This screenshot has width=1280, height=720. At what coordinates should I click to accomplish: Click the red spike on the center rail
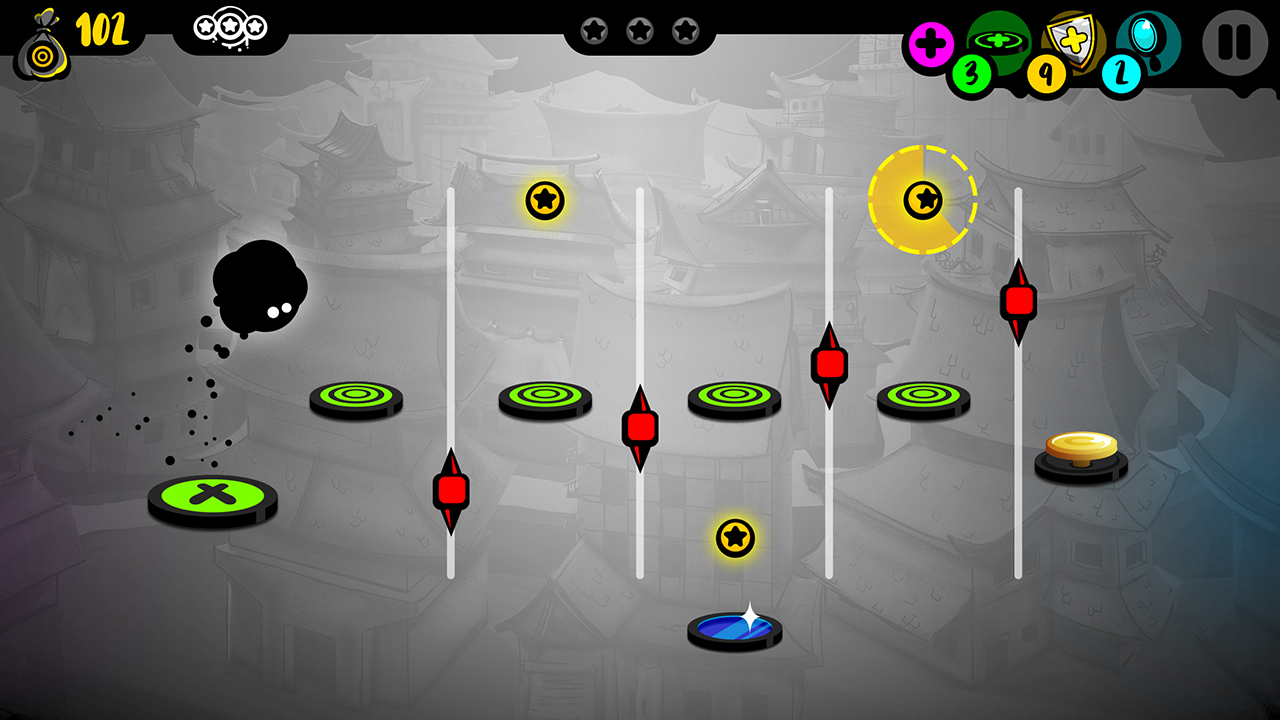point(641,428)
